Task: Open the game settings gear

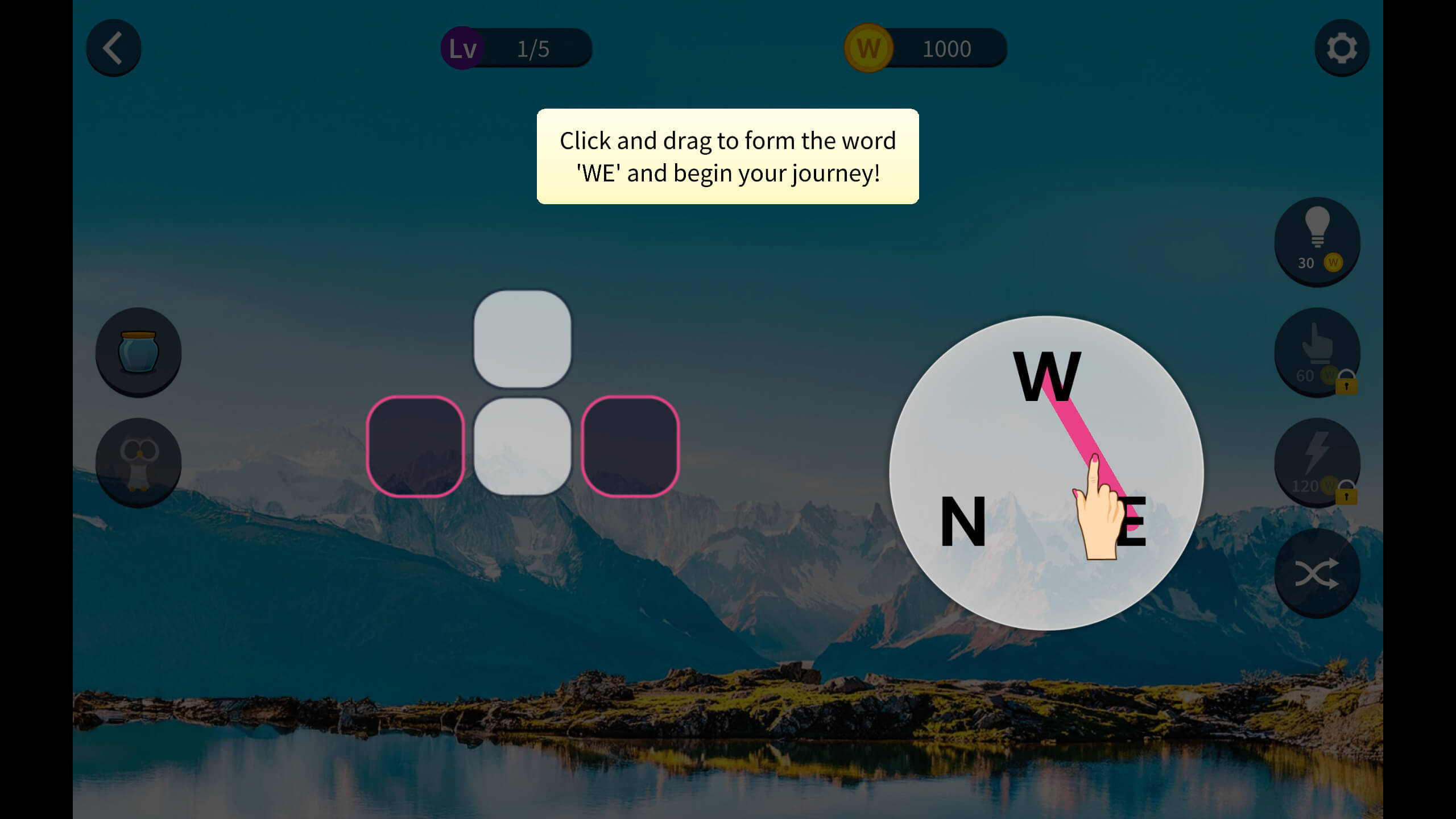Action: tap(1342, 48)
